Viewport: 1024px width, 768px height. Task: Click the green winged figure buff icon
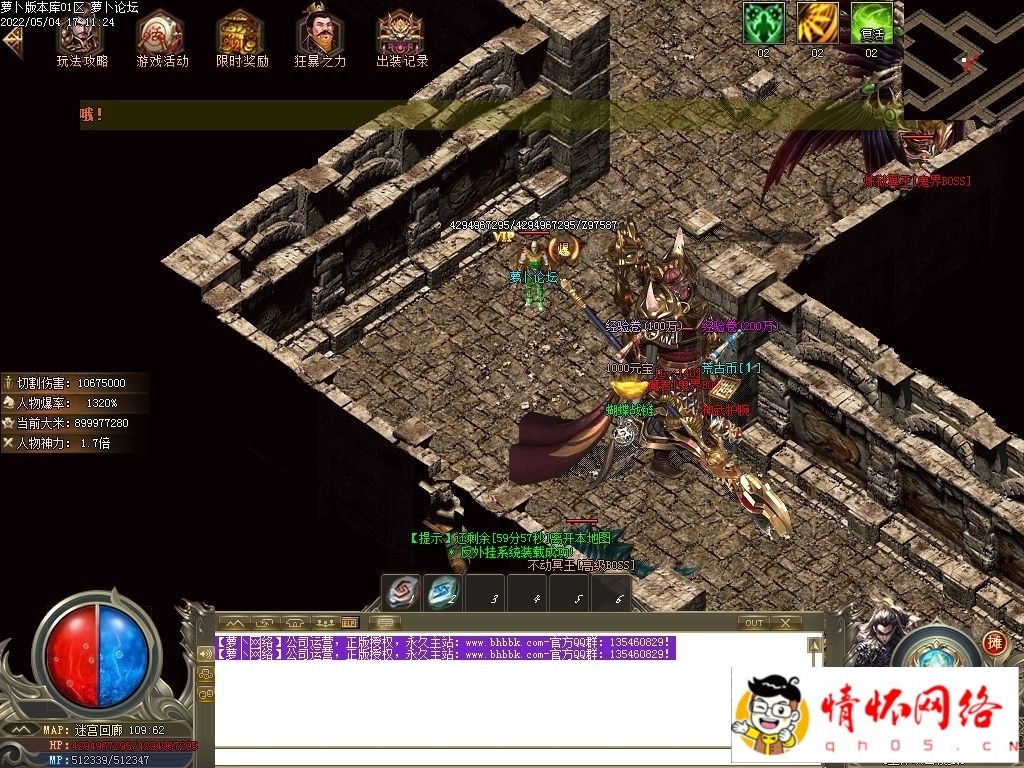[x=762, y=23]
